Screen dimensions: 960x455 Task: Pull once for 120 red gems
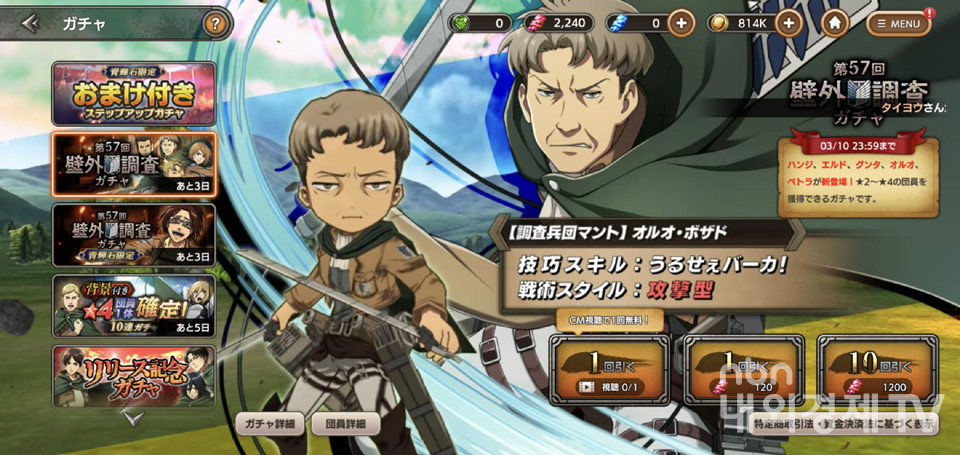tap(743, 369)
